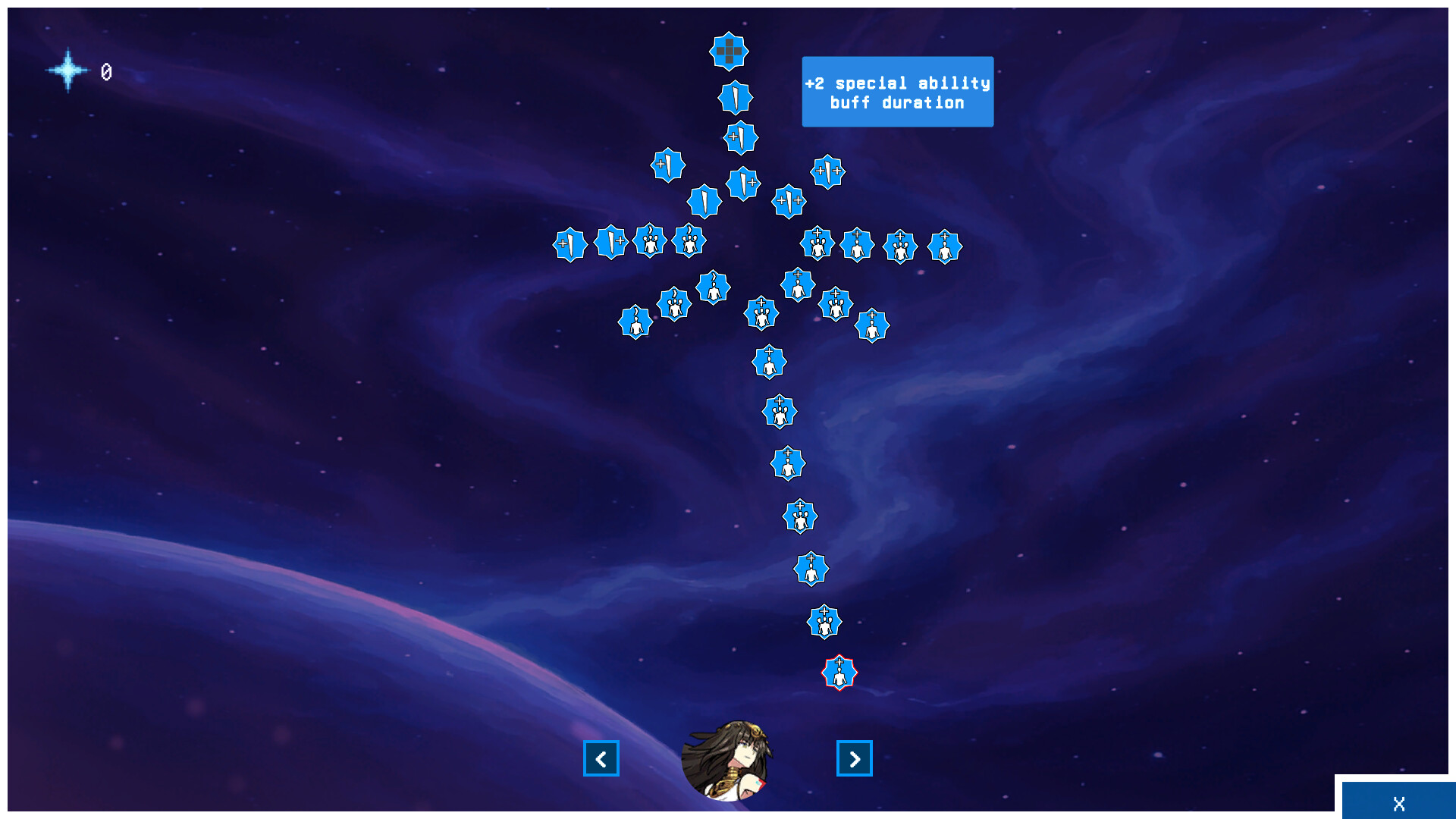Open the previous character with the left arrow
The width and height of the screenshot is (1456, 819).
pyautogui.click(x=601, y=758)
